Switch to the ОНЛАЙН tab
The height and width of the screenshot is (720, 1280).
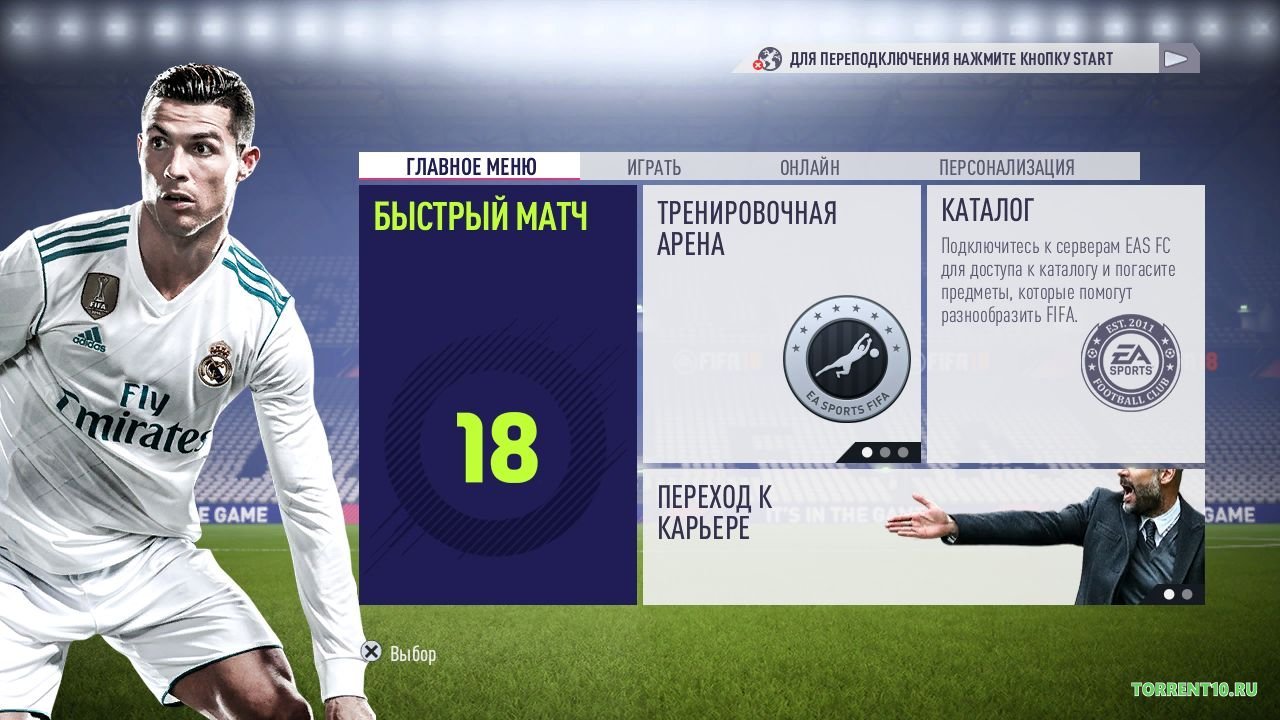(x=811, y=166)
